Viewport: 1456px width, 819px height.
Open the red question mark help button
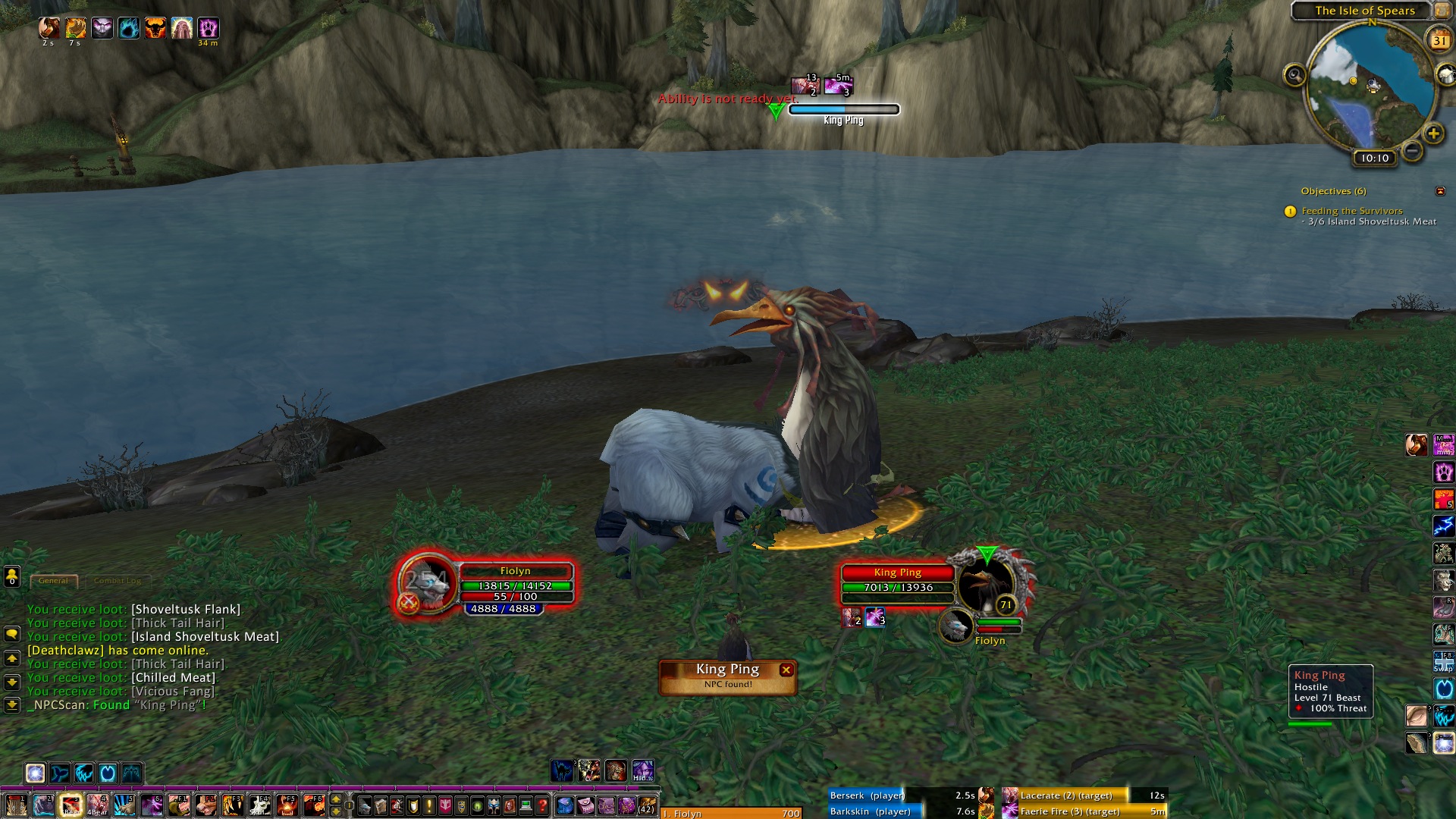click(541, 805)
